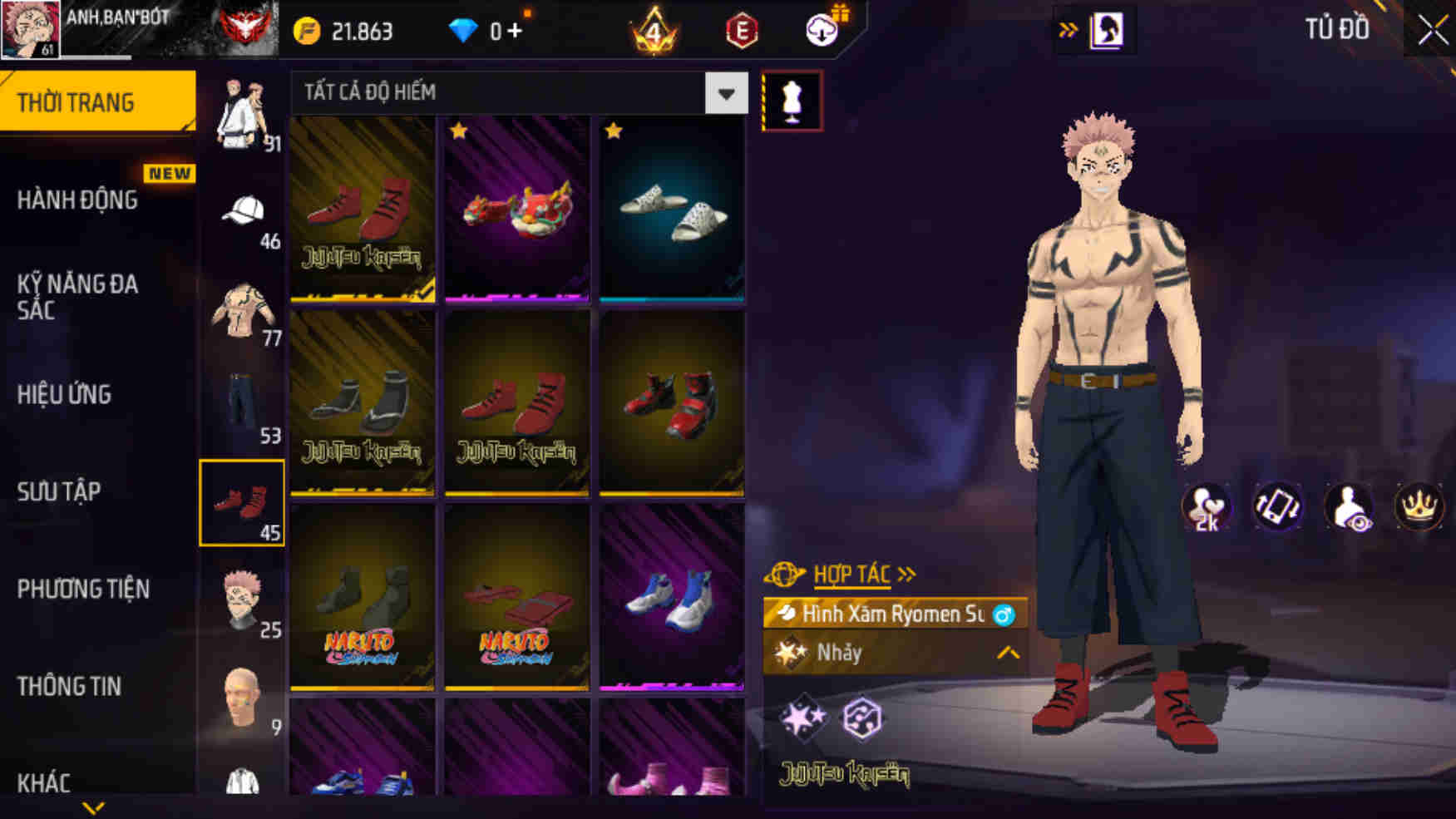Collapse the Nhảy panel with its chevron

click(1004, 653)
